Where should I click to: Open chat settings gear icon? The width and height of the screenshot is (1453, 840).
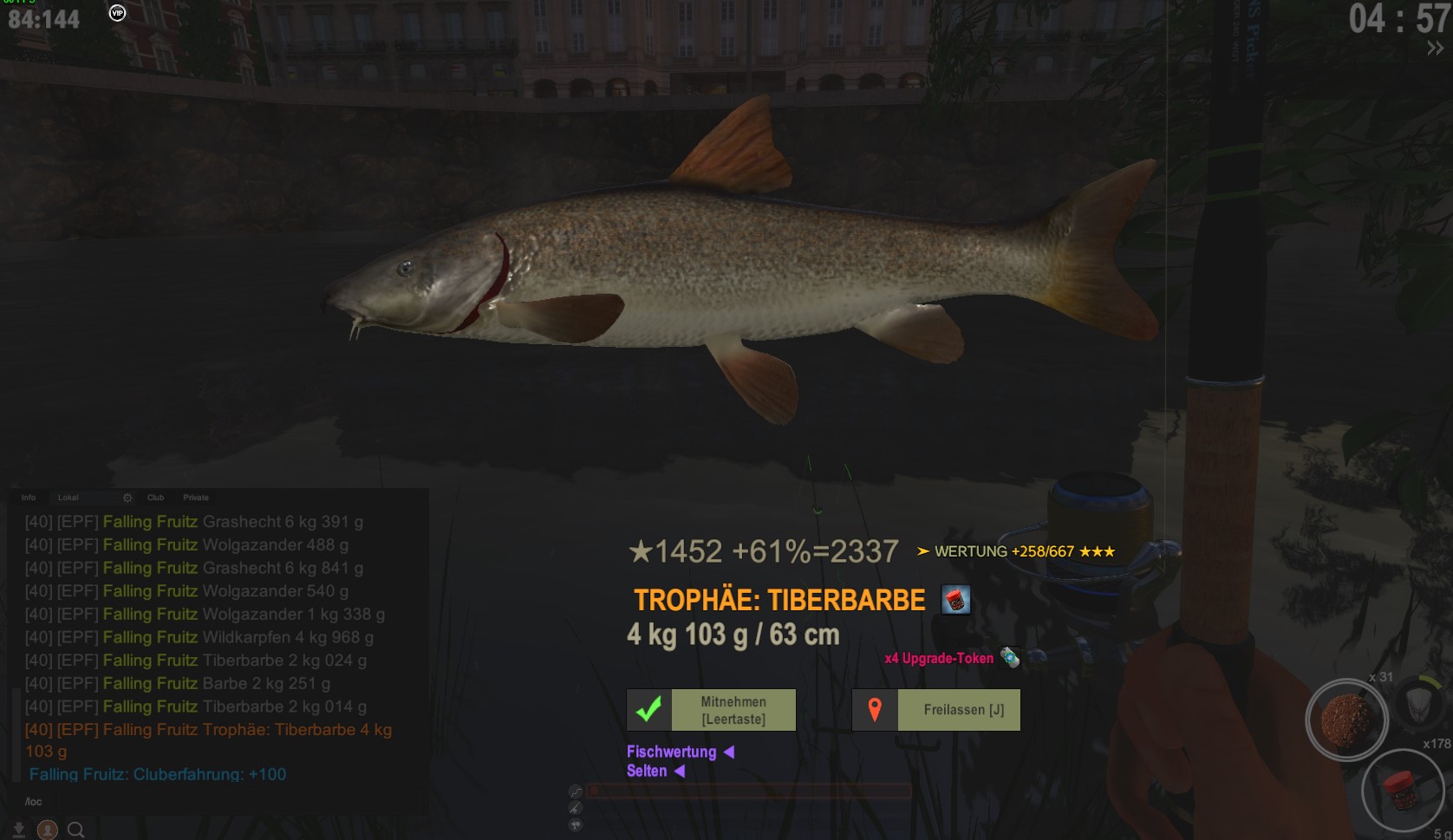[127, 498]
